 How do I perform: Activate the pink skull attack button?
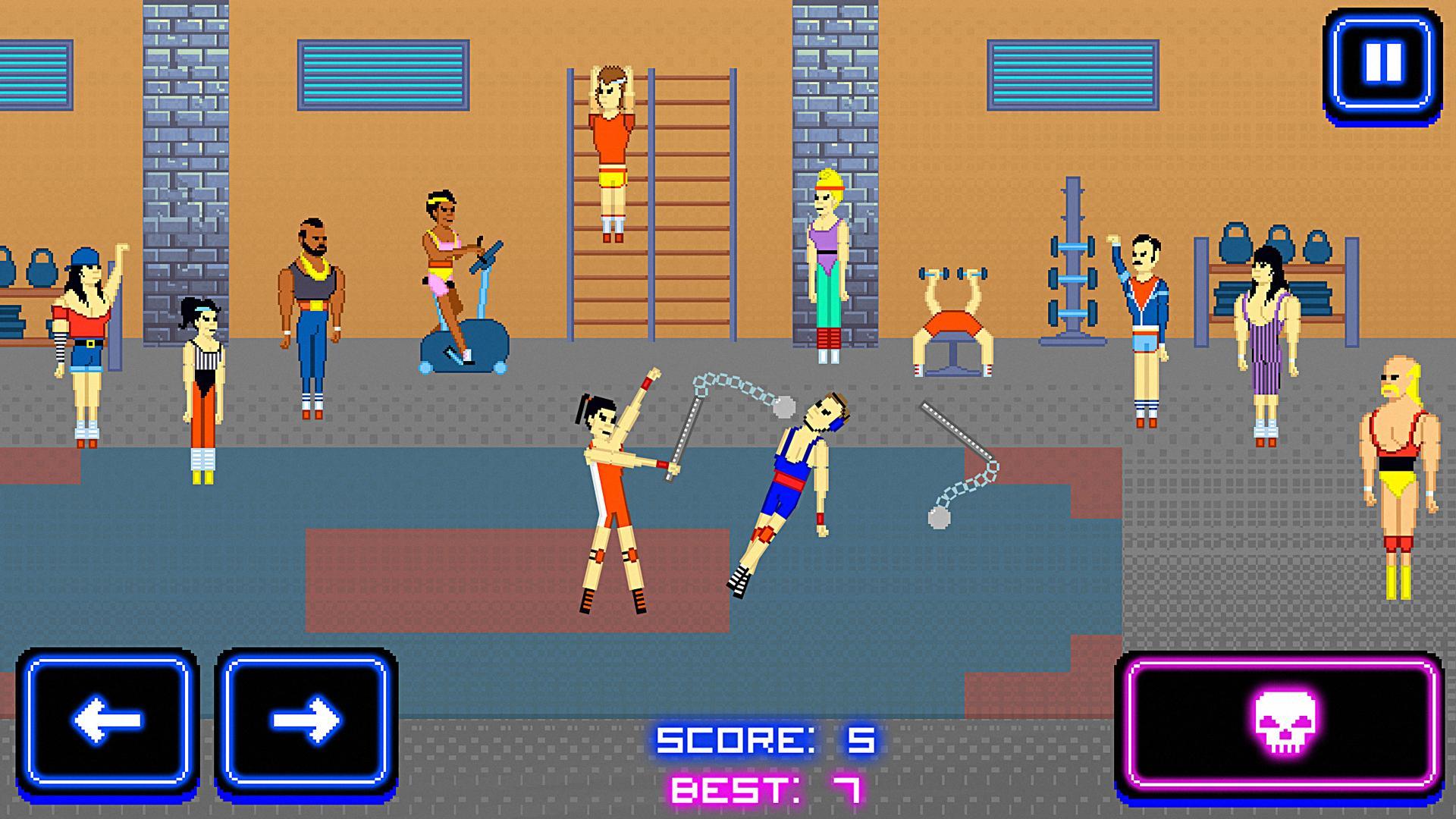1283,720
